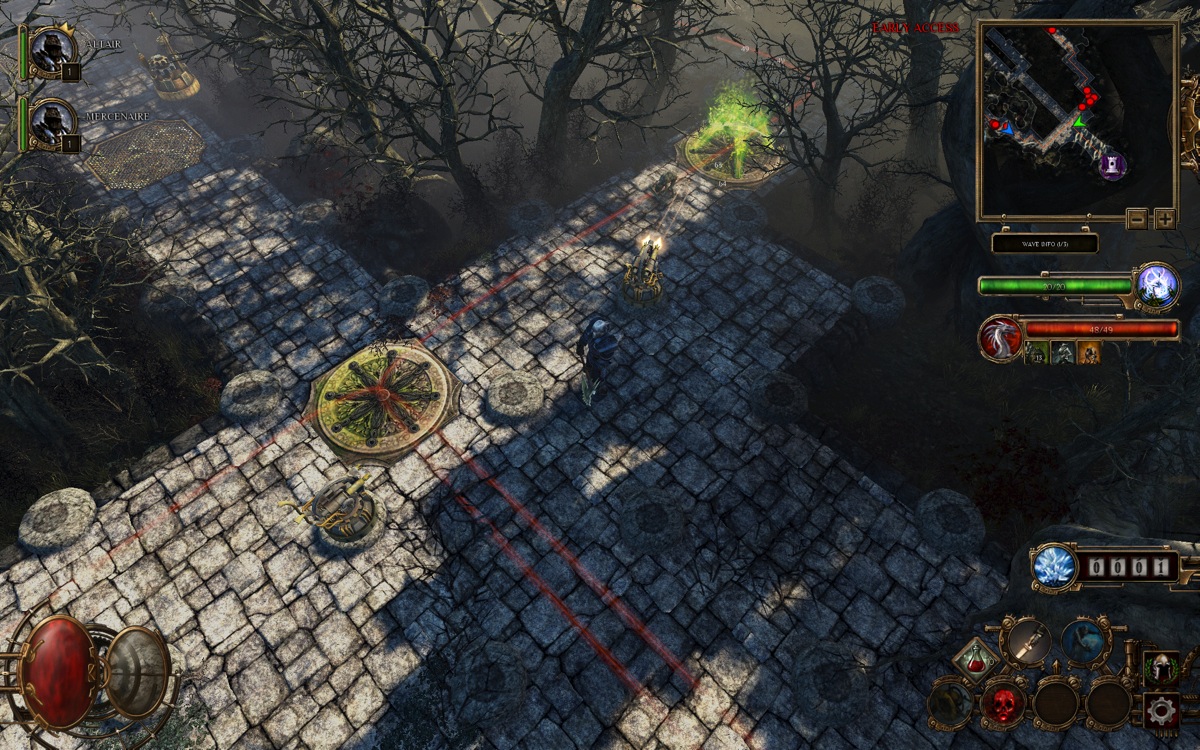Activate the dagger weapon skill
The height and width of the screenshot is (750, 1200).
pos(1027,642)
